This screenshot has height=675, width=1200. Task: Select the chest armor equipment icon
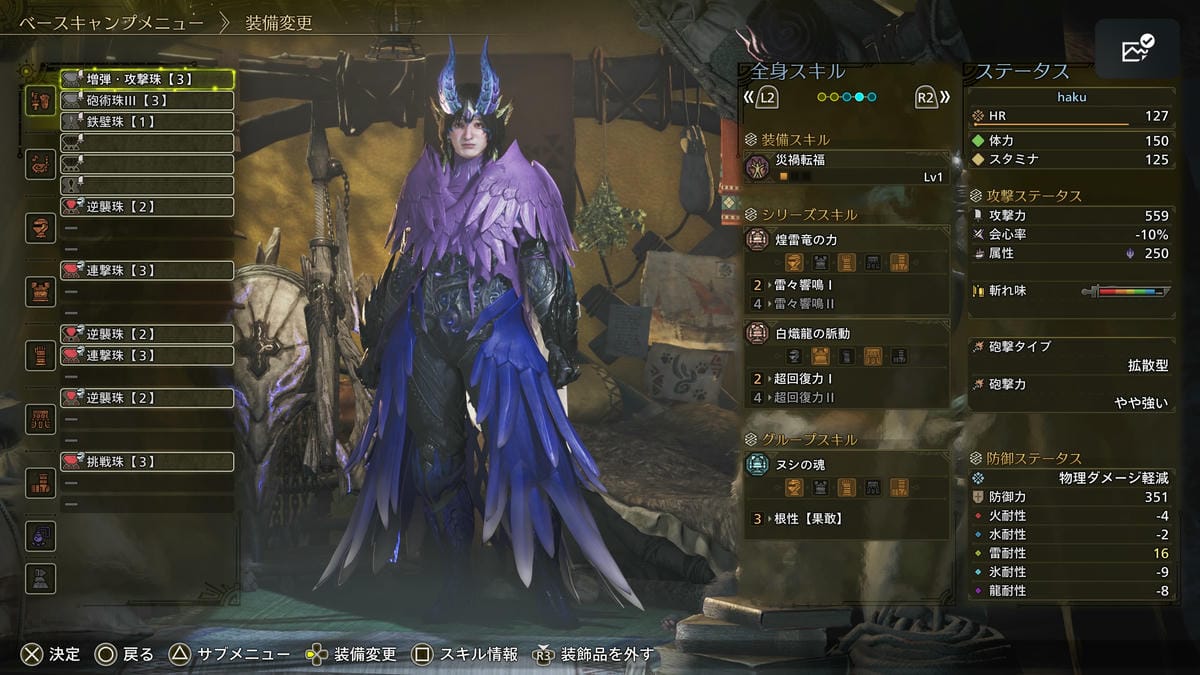tap(41, 292)
